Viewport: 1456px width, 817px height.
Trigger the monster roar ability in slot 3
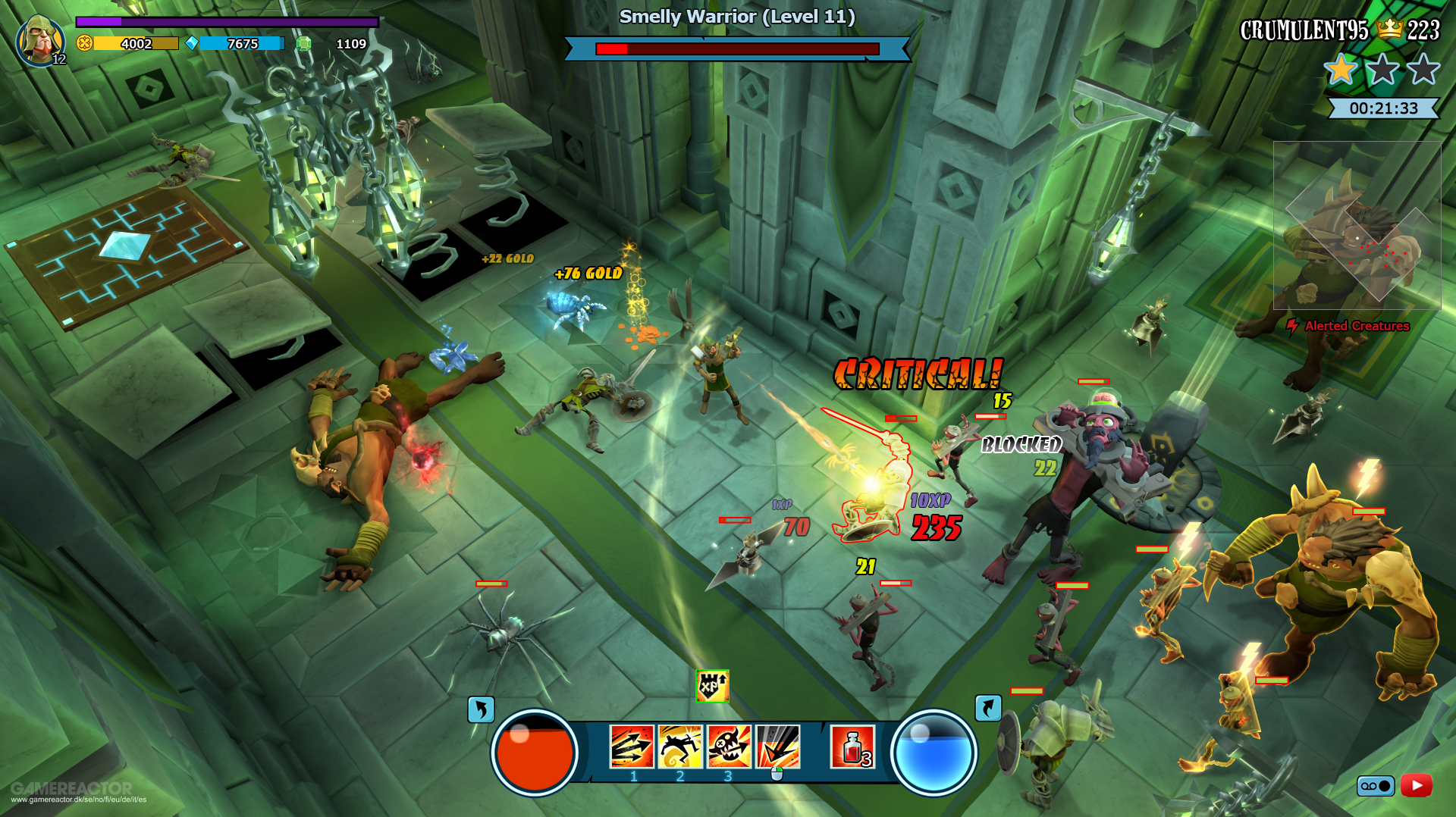(x=728, y=745)
